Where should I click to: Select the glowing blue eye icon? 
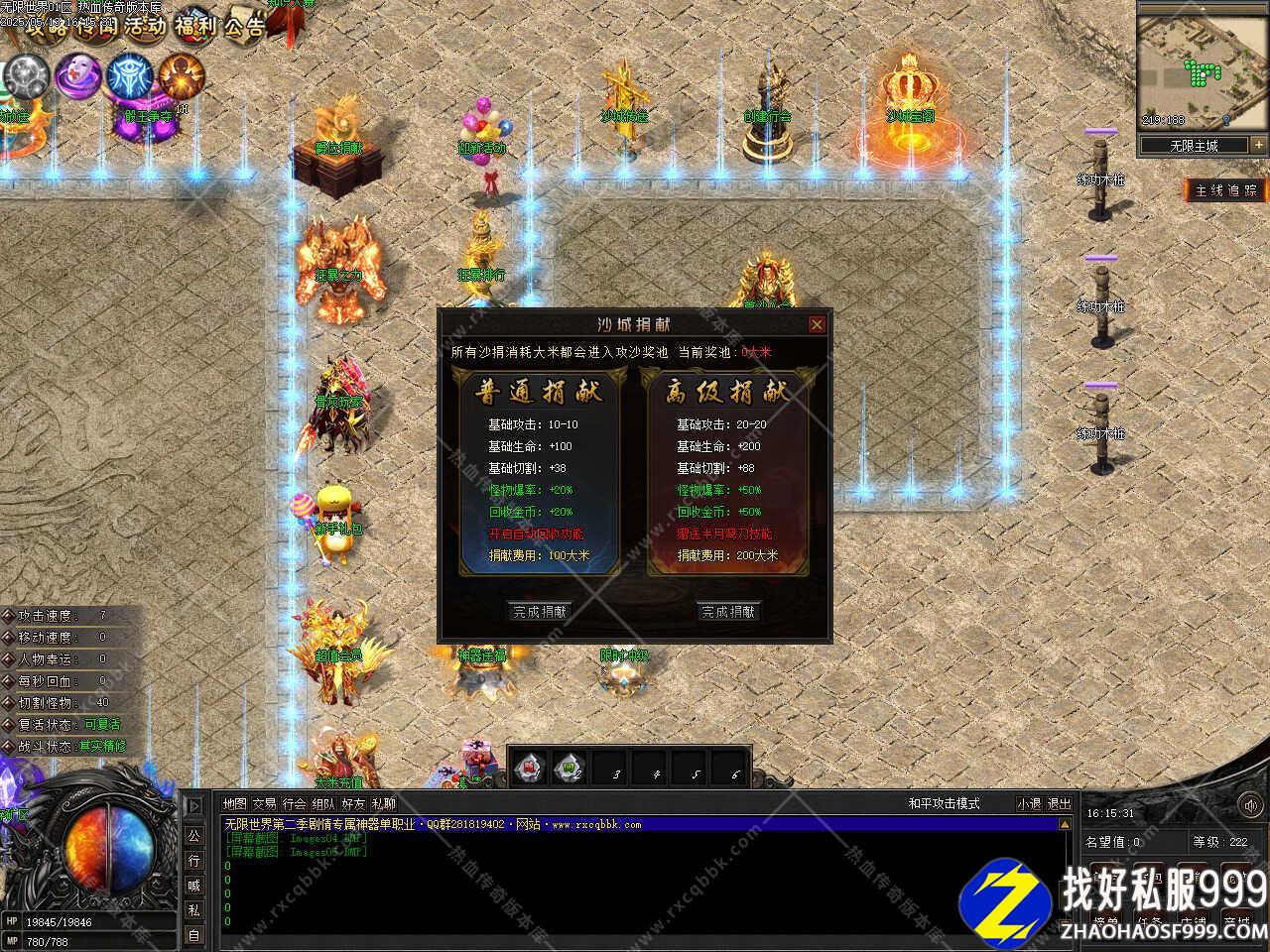[129, 75]
